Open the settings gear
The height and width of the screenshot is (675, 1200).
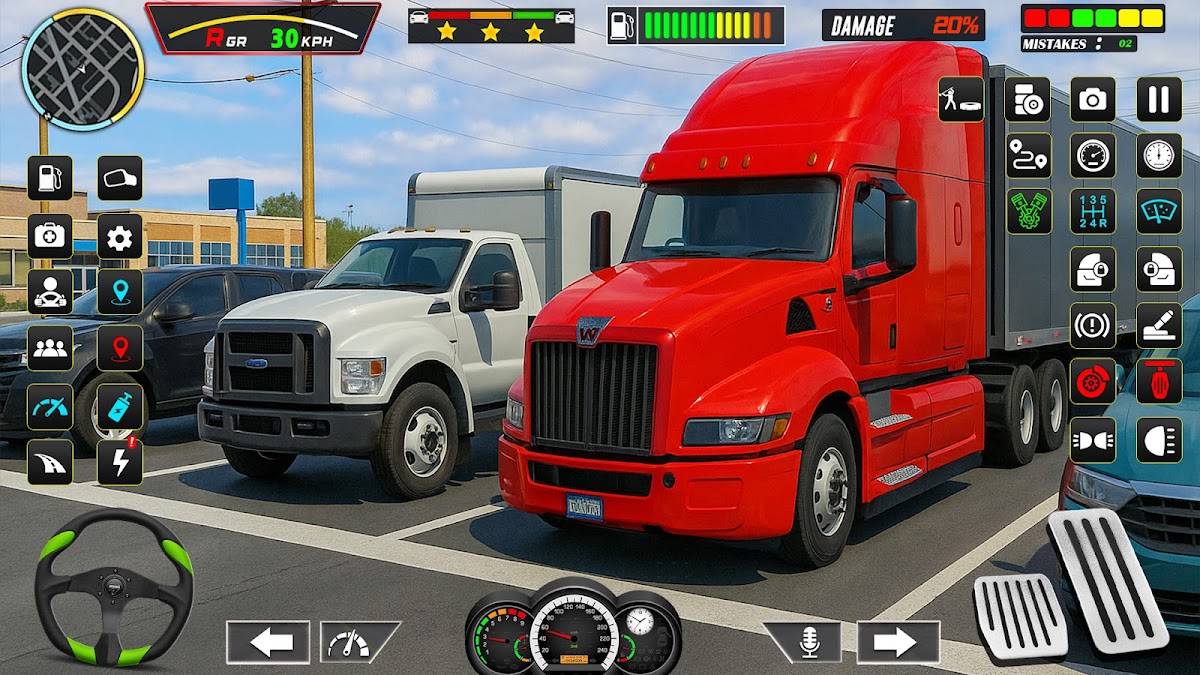[120, 236]
